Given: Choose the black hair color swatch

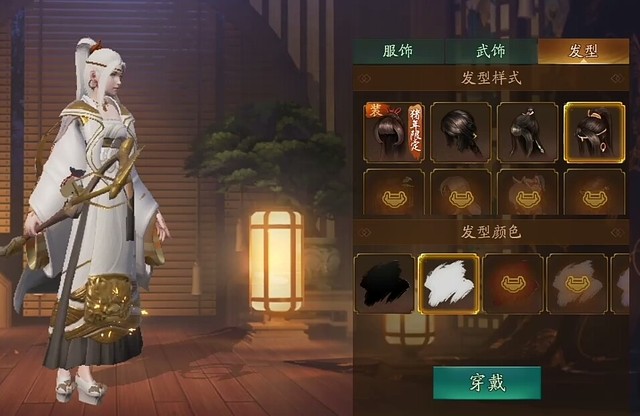Looking at the screenshot, I should (384, 283).
